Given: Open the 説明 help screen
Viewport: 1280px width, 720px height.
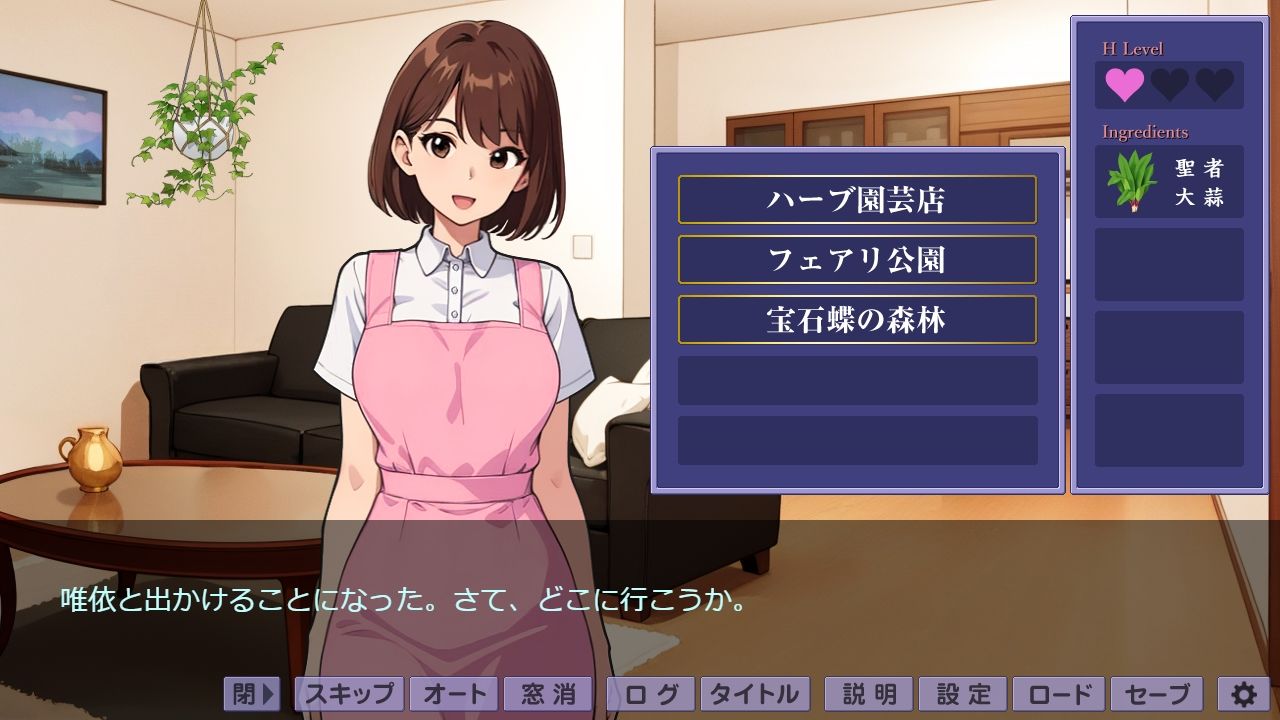Looking at the screenshot, I should point(867,692).
